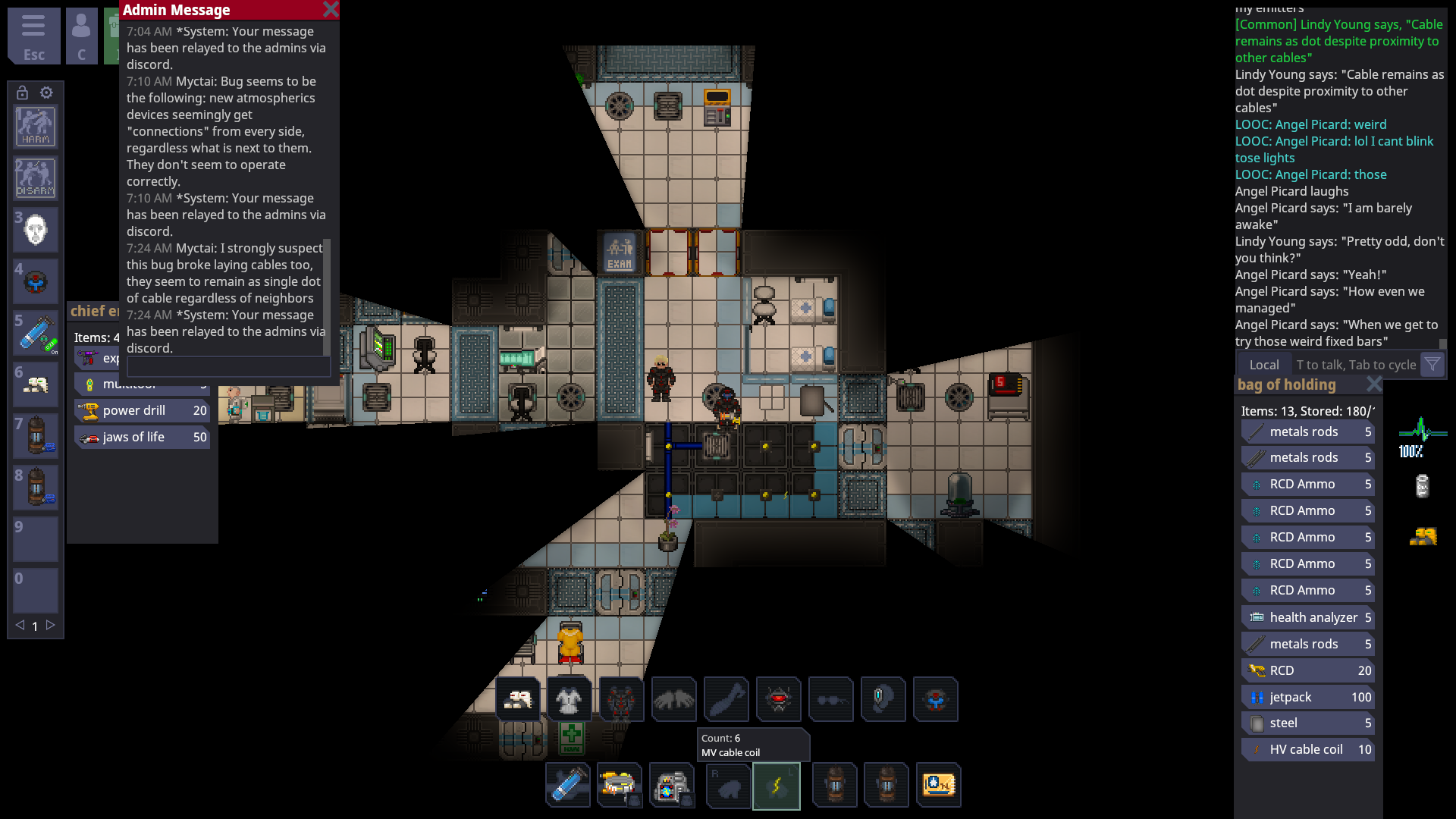Select the yellow engineering tool in the hotbar

pyautogui.click(x=620, y=785)
